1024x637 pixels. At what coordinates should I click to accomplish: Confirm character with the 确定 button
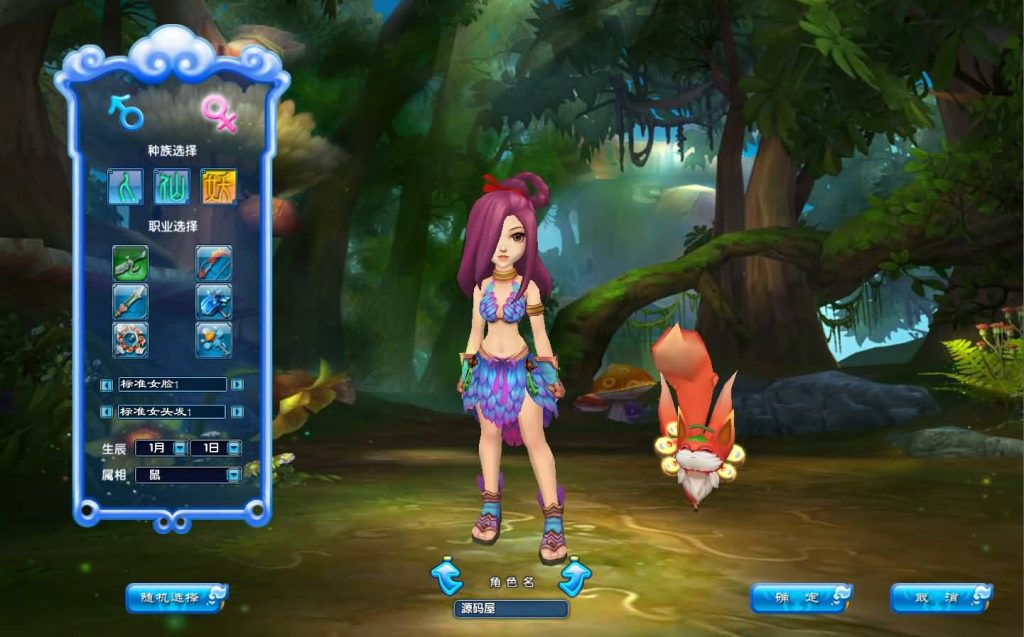800,598
